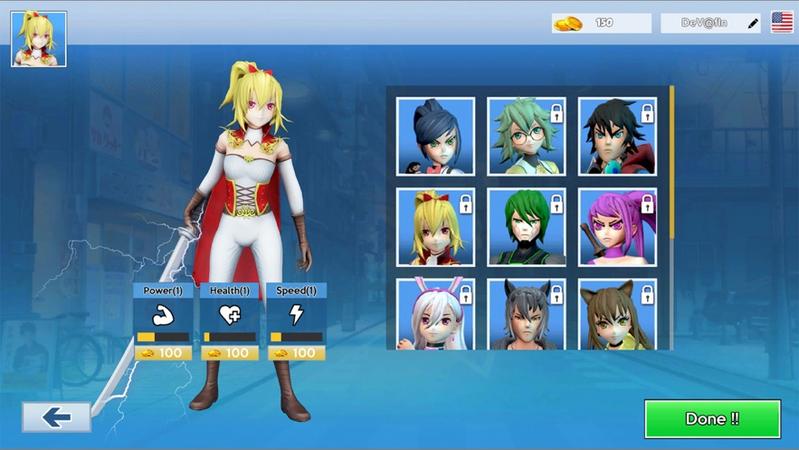Open language selection via US flag
Screen dimensions: 799x450
(782, 23)
